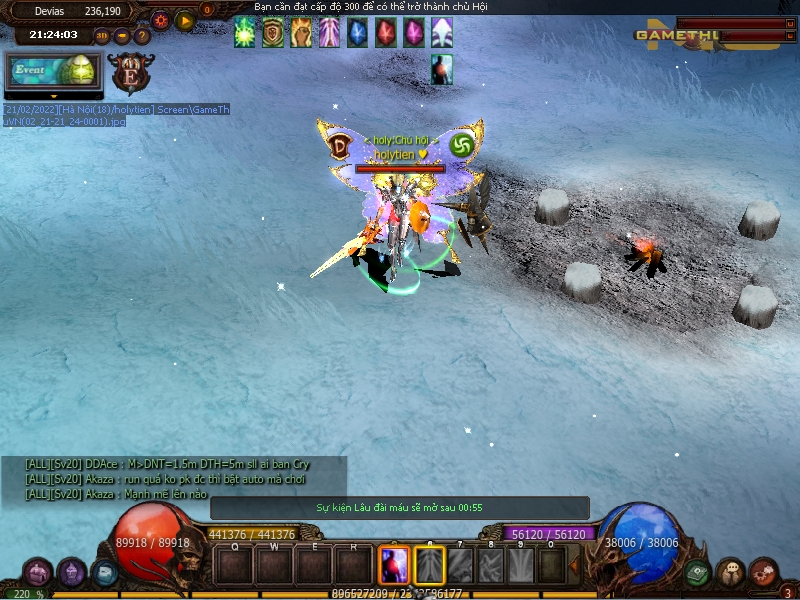Select the golden fist buff icon
800x600 pixels.
[x=301, y=34]
